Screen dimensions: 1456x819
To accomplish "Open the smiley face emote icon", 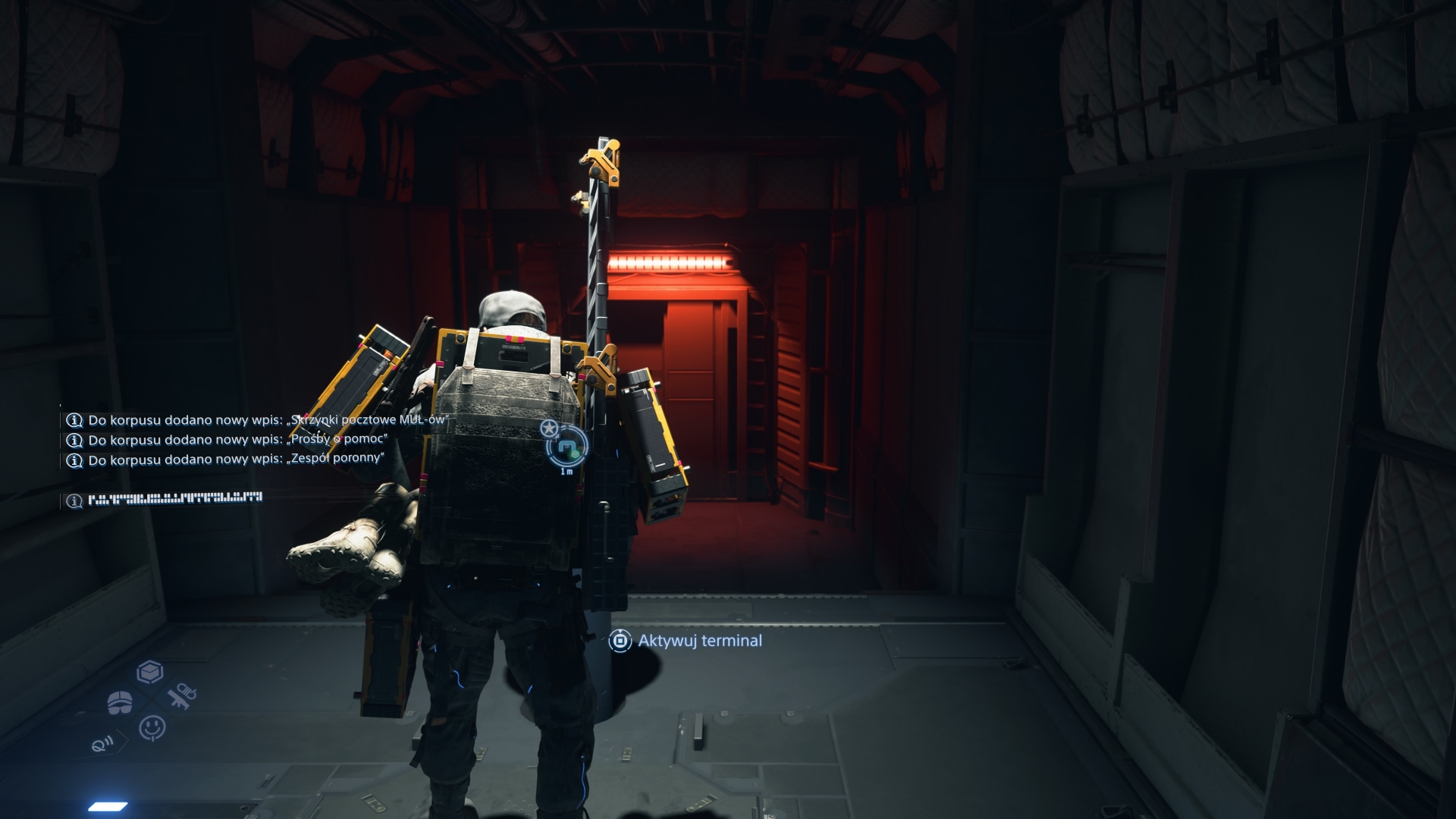I will 152,727.
